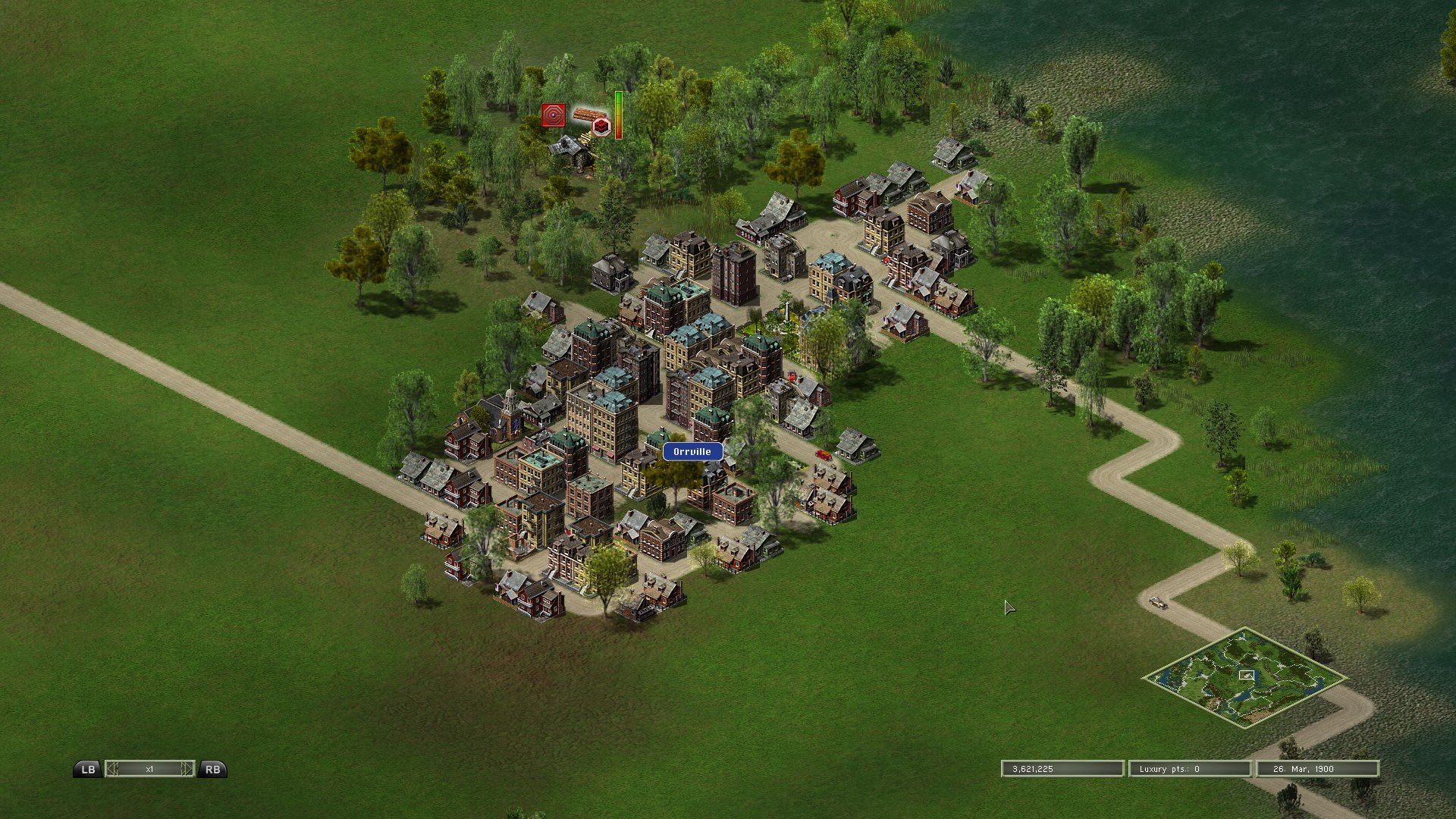Select the Orrville town name label
This screenshot has width=1456, height=819.
(692, 452)
